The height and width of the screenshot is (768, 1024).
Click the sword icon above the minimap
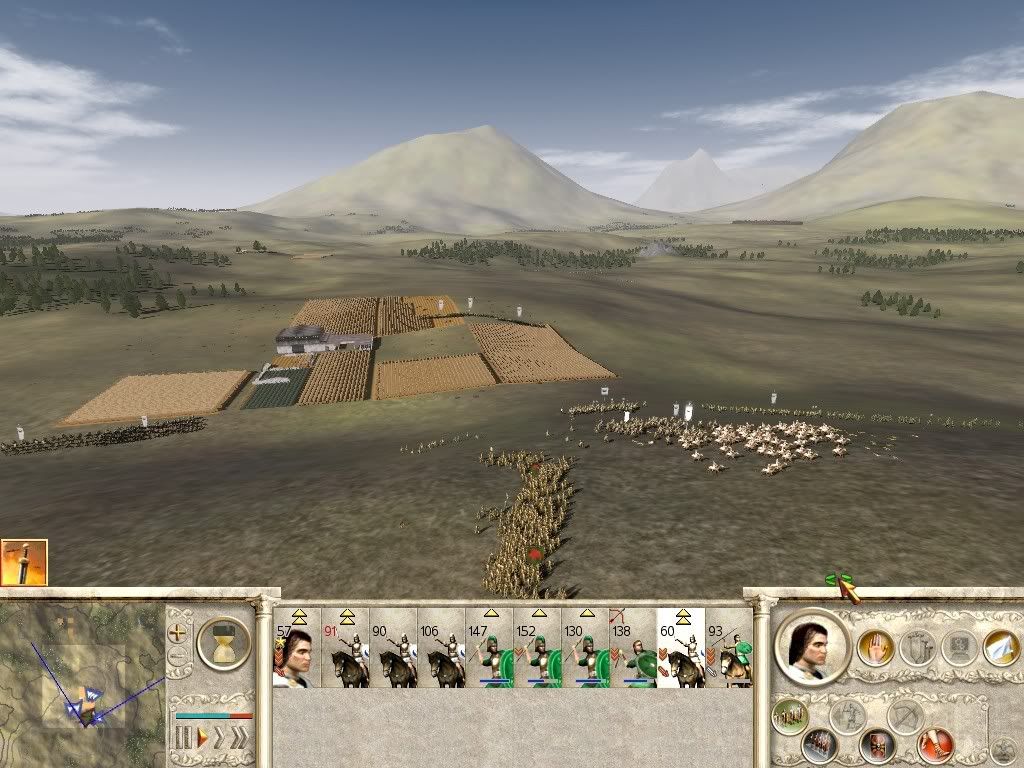[x=24, y=563]
